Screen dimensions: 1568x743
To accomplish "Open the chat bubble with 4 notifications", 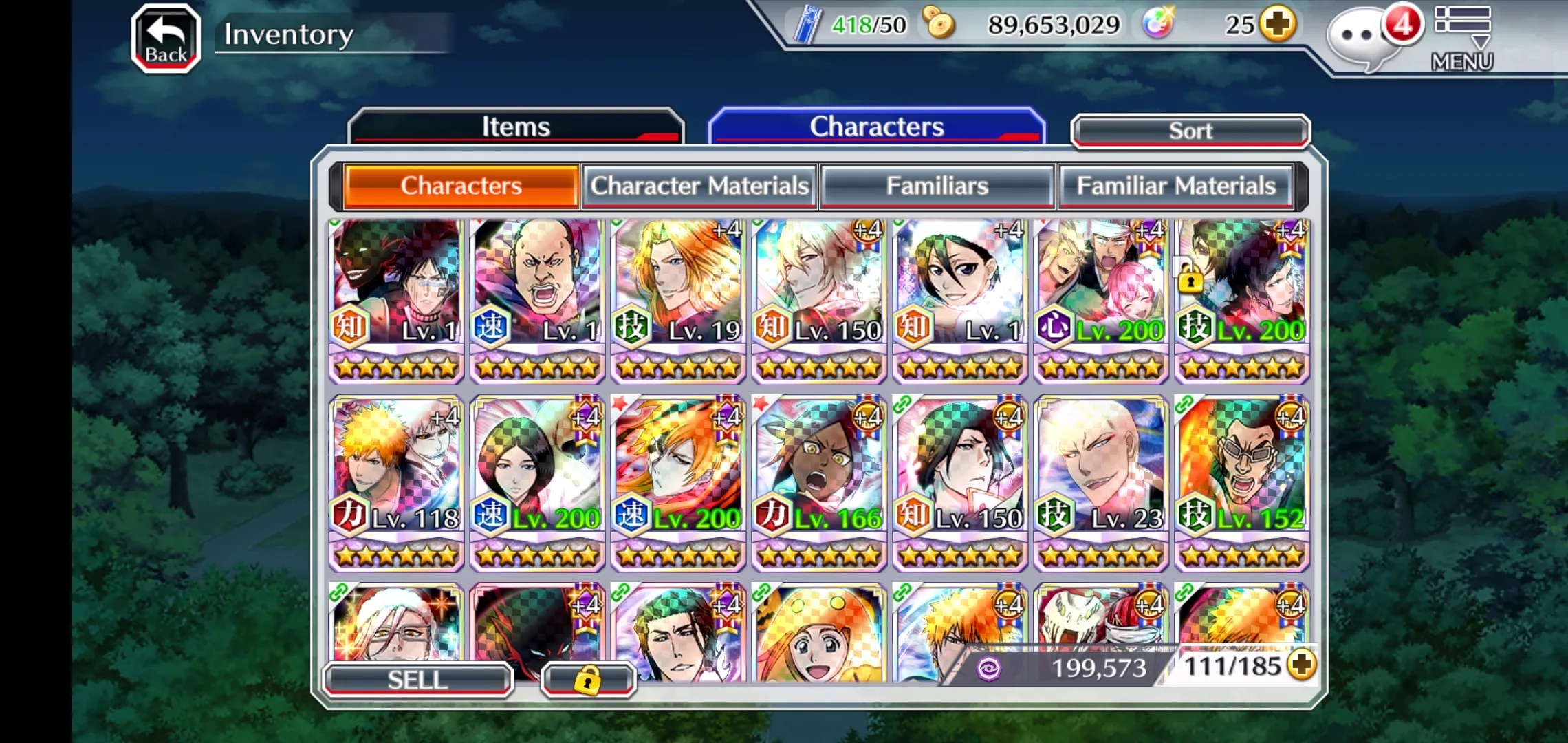I will 1361,39.
